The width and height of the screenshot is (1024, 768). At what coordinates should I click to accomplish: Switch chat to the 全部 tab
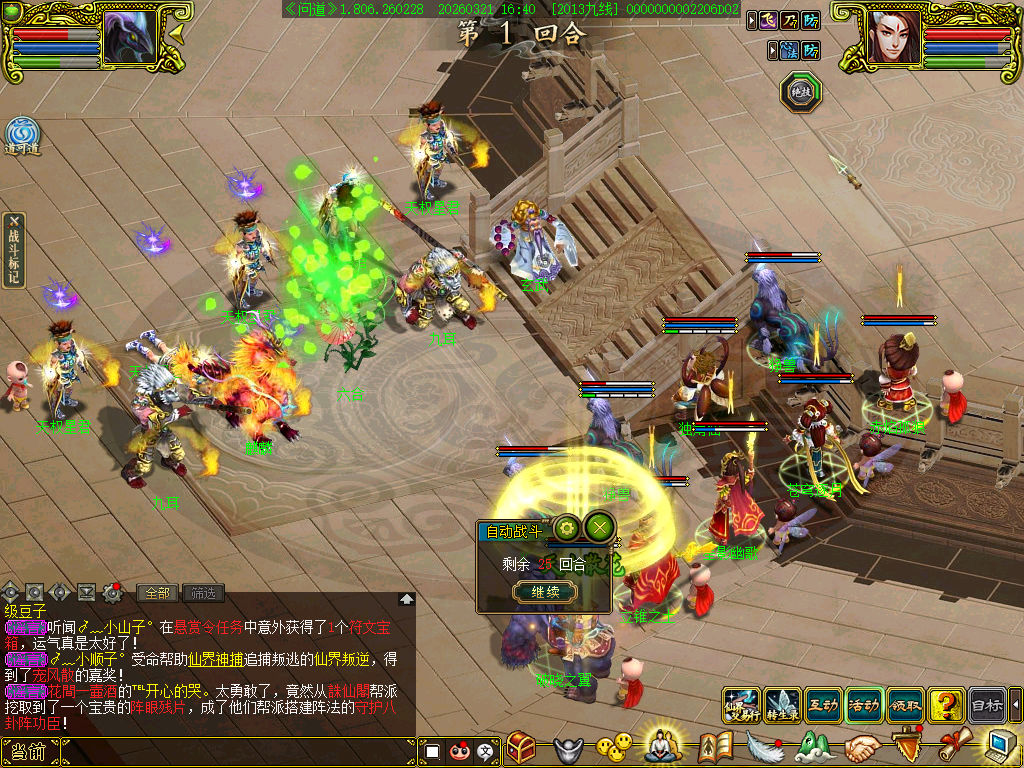pos(157,592)
